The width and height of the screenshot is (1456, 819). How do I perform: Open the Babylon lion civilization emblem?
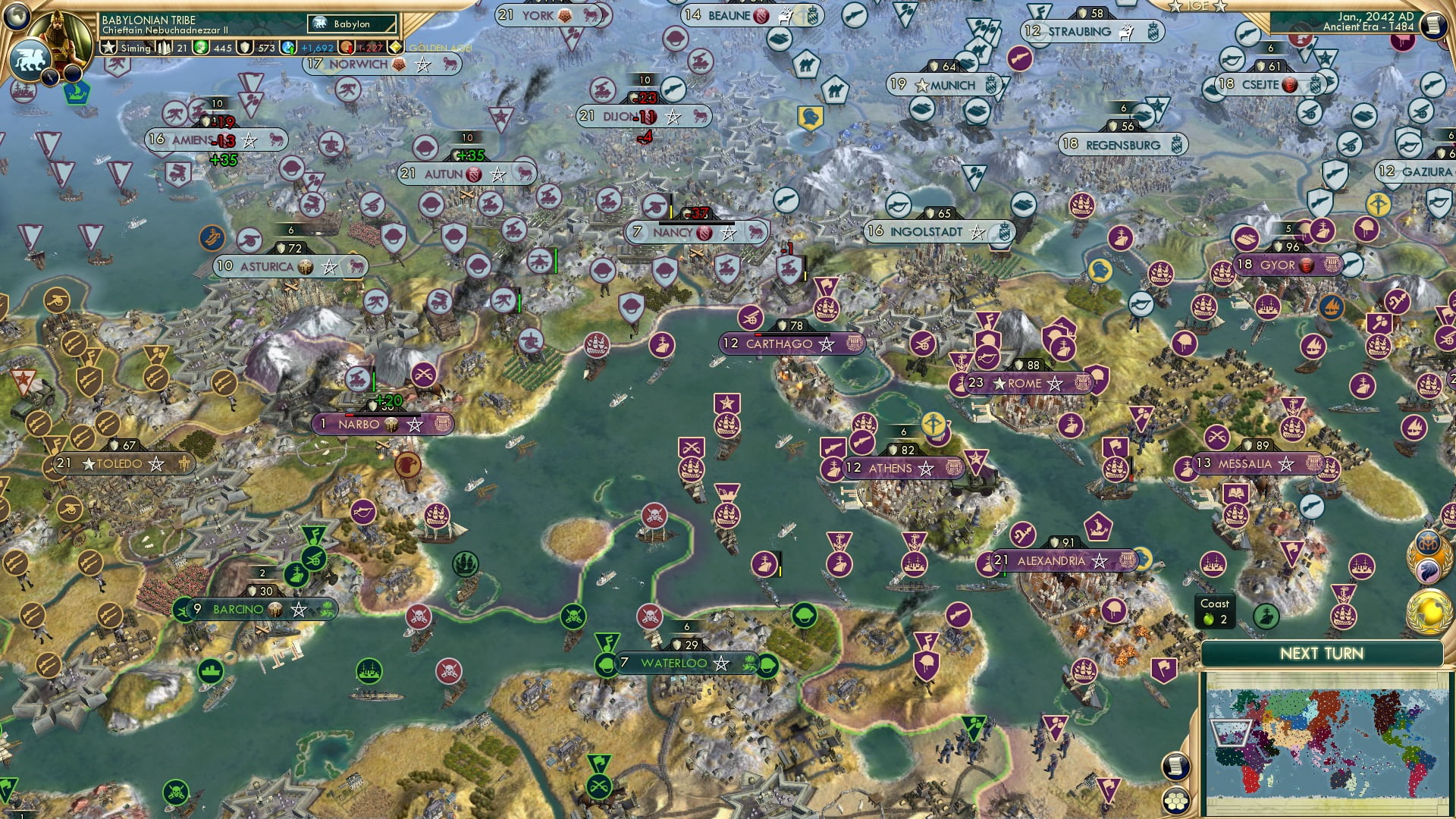[30, 61]
